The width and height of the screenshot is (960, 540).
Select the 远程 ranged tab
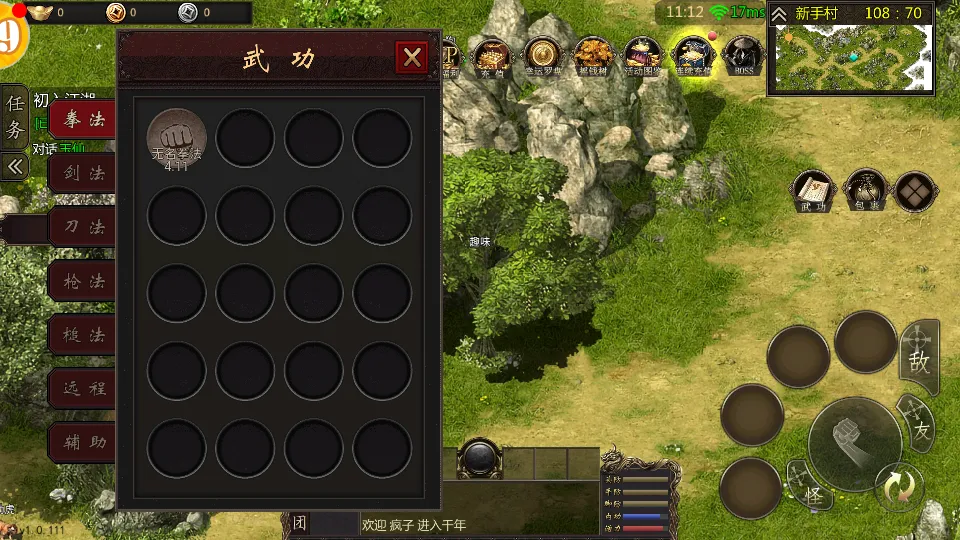(84, 389)
